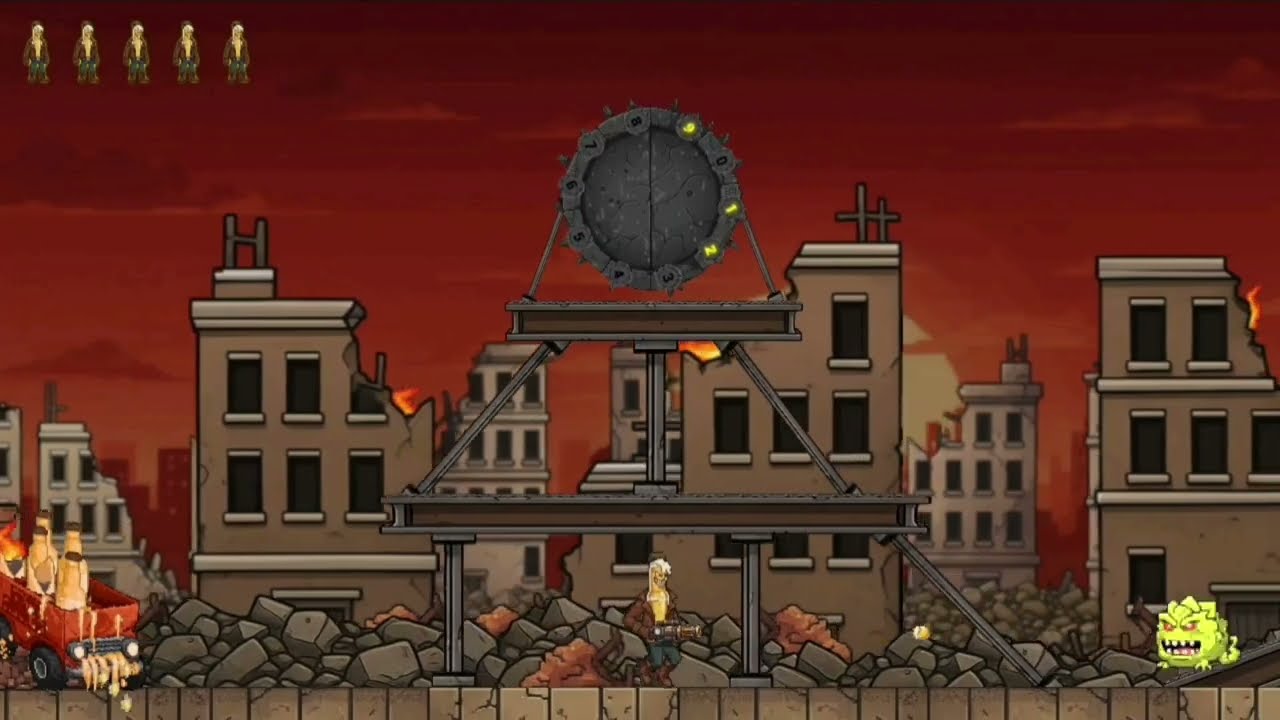Select the green monster on the right
This screenshot has width=1280, height=720.
[x=1191, y=633]
